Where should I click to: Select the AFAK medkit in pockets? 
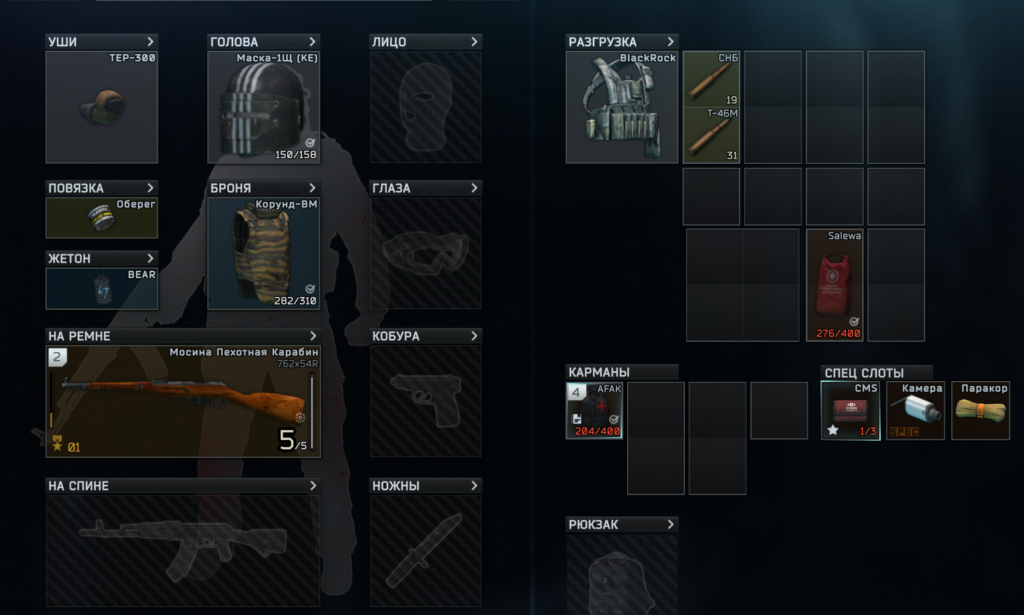point(594,410)
